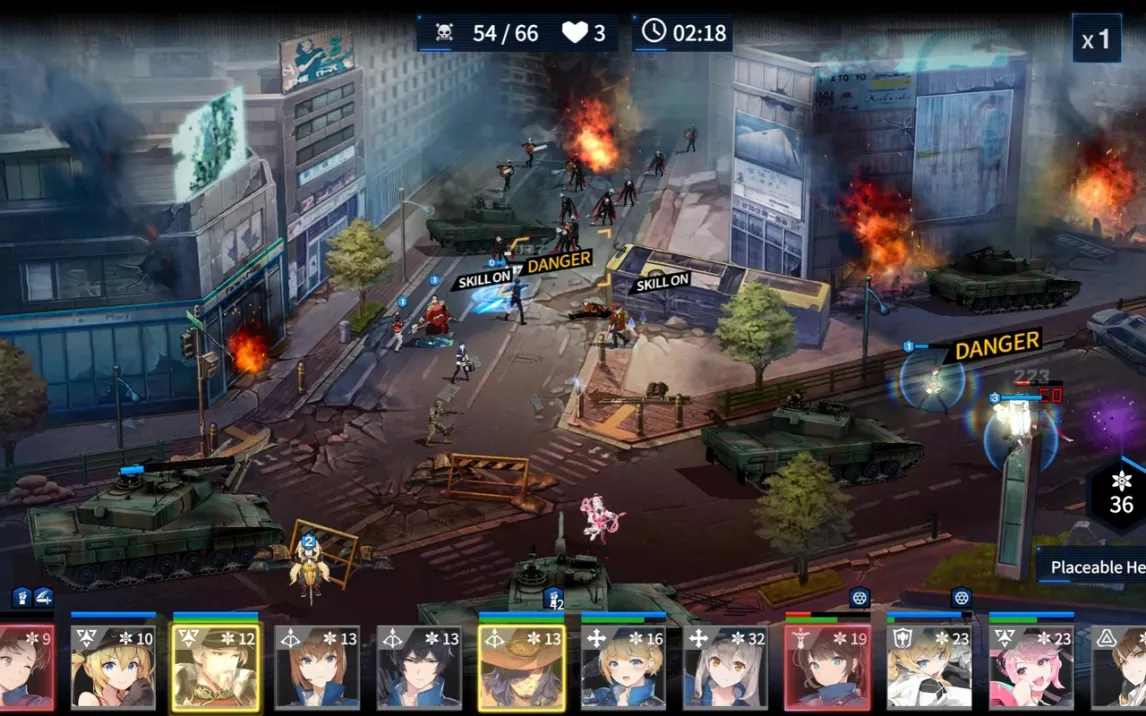The width and height of the screenshot is (1146, 716).
Task: Toggle the x1 battle speed button
Action: pyautogui.click(x=1096, y=40)
